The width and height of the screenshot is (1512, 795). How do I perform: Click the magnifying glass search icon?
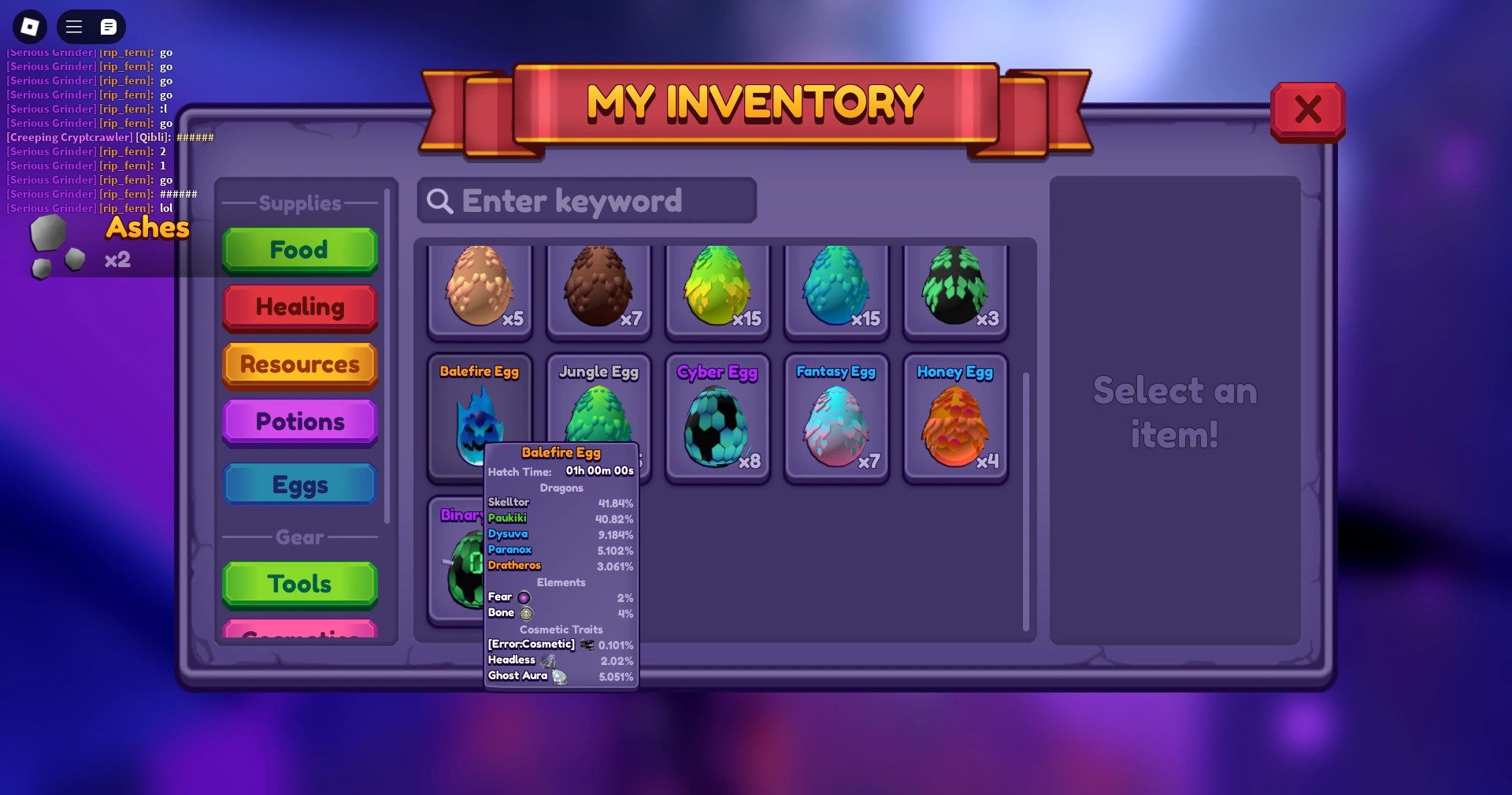pyautogui.click(x=439, y=201)
